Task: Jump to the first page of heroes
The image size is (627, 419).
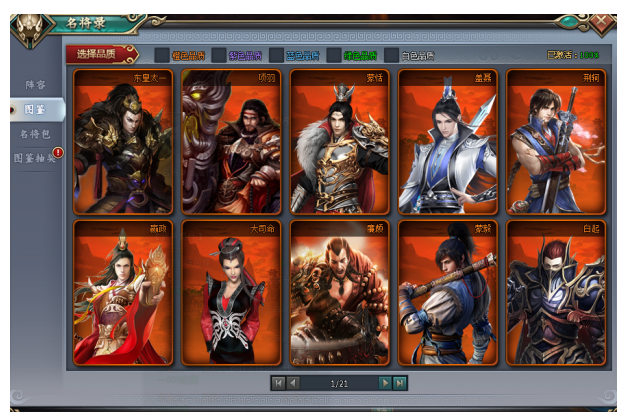Action: [277, 383]
